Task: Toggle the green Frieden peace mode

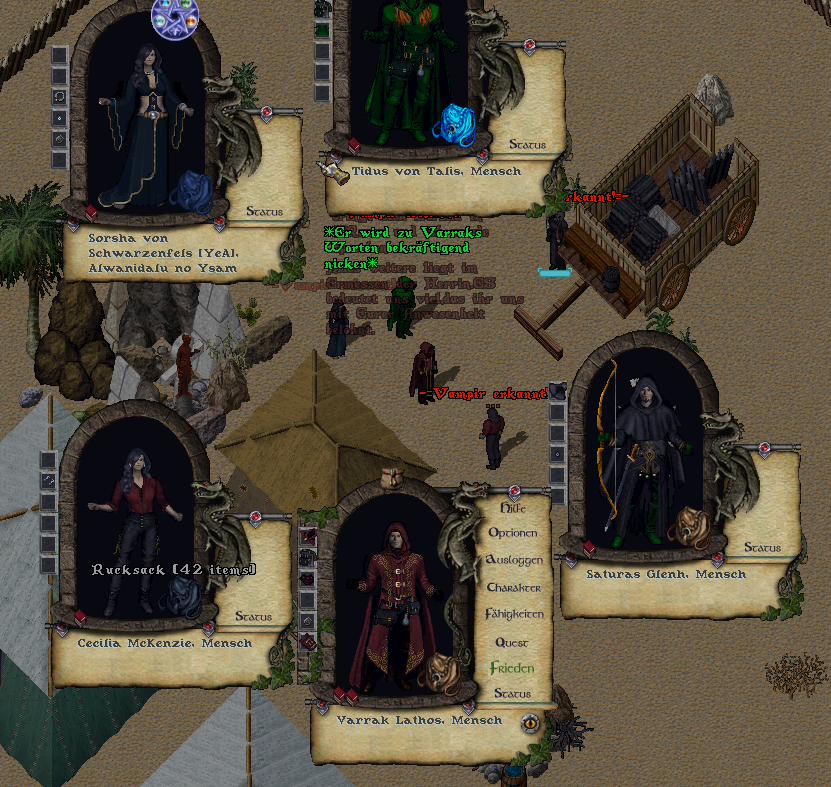Action: (x=512, y=668)
